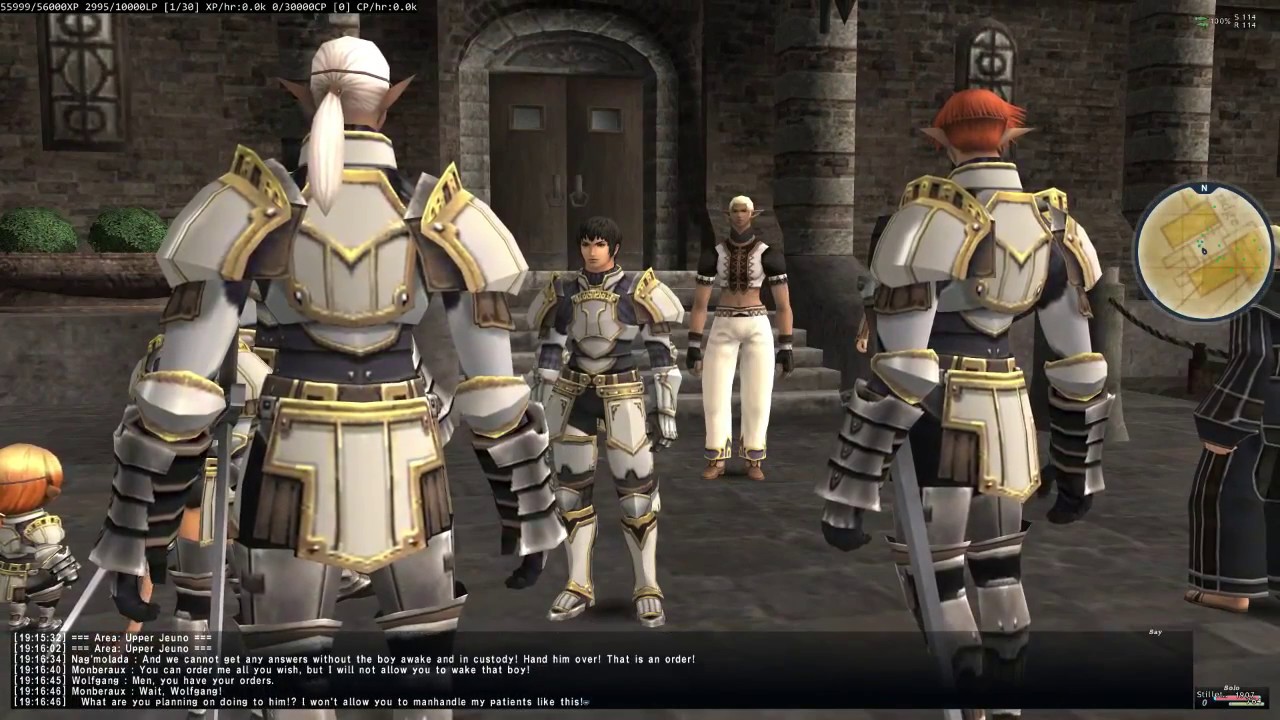Select the Solo party status indicator
This screenshot has height=720, width=1280.
[1233, 688]
